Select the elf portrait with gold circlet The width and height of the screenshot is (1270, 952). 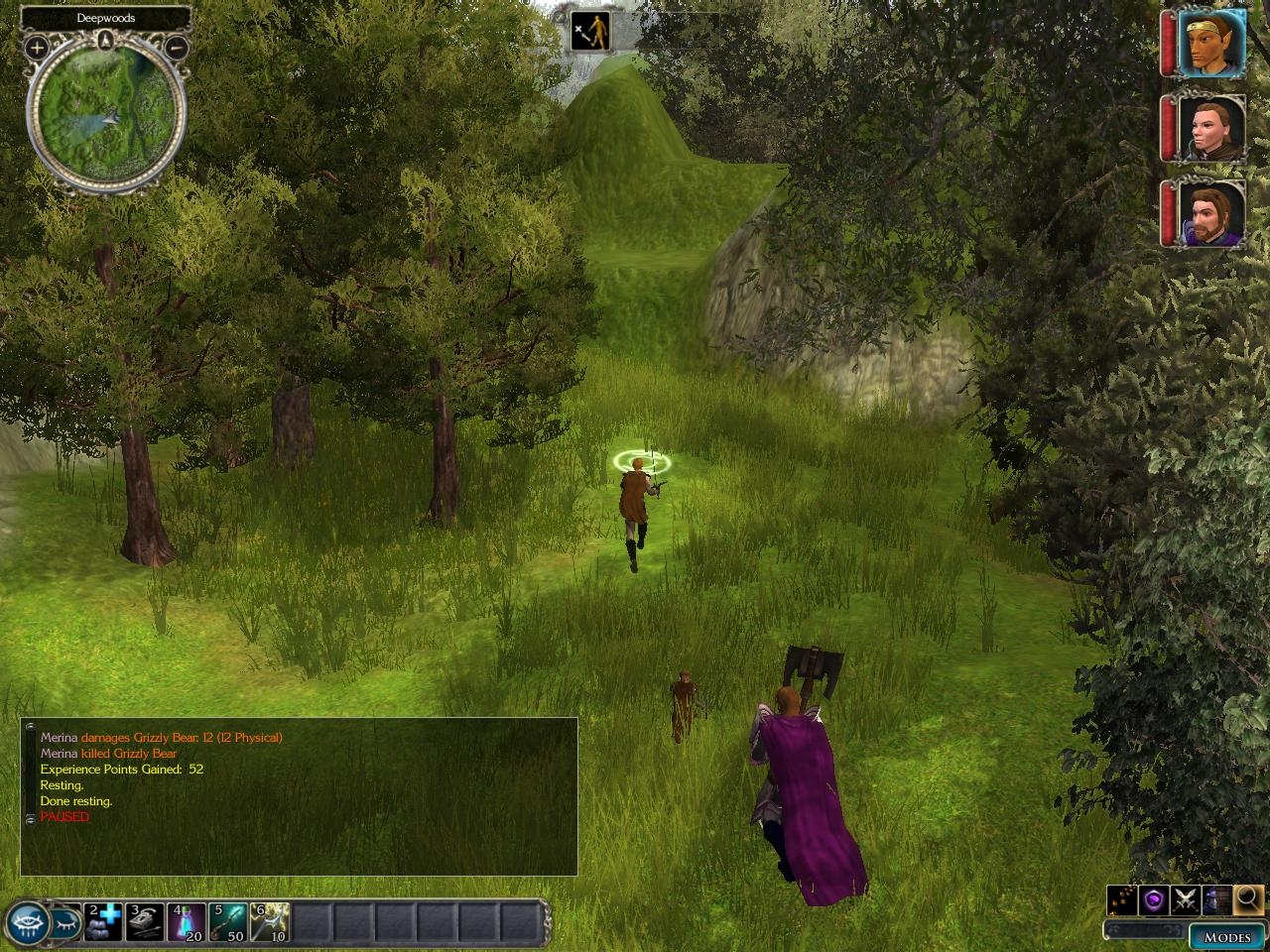pos(1211,43)
